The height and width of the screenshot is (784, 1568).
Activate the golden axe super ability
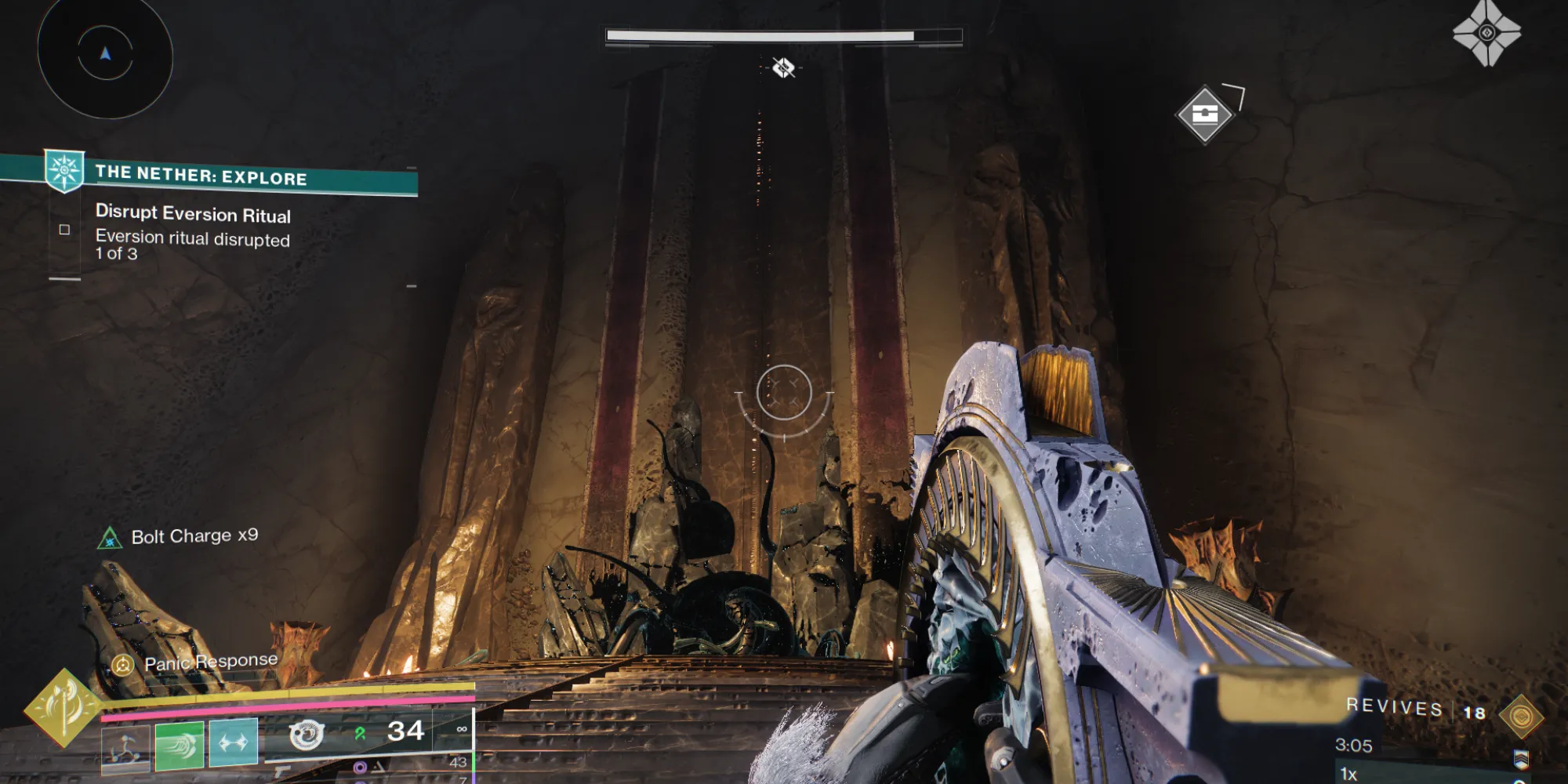(x=63, y=708)
